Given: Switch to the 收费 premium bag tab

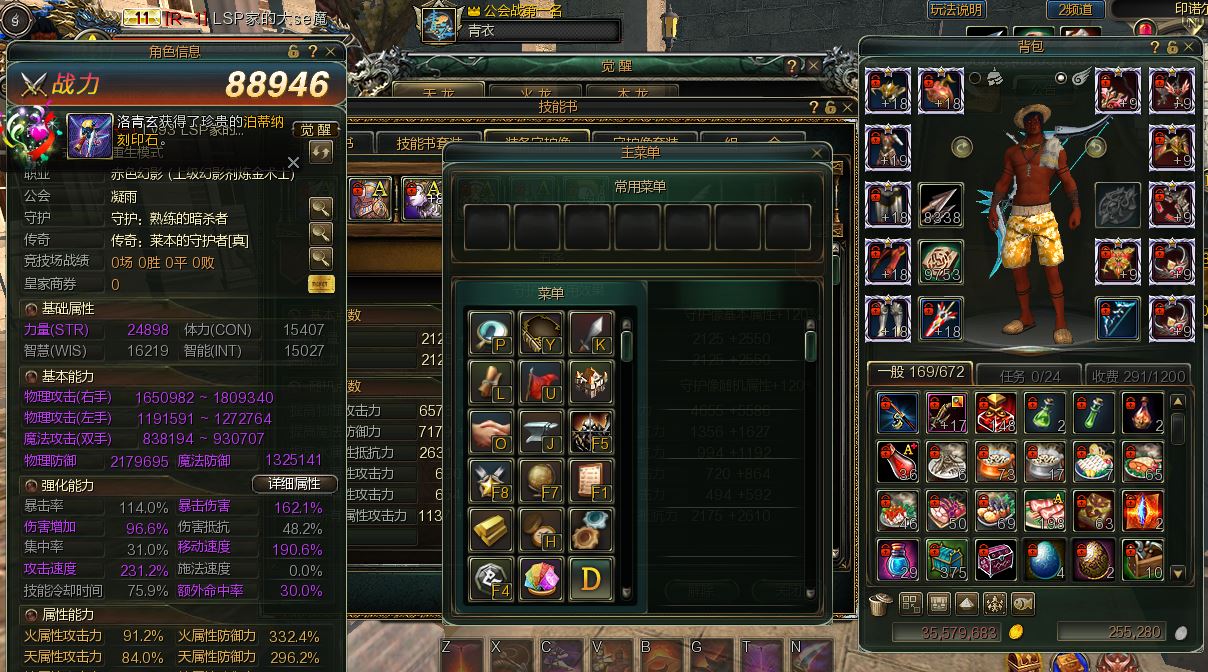Looking at the screenshot, I should [1138, 375].
